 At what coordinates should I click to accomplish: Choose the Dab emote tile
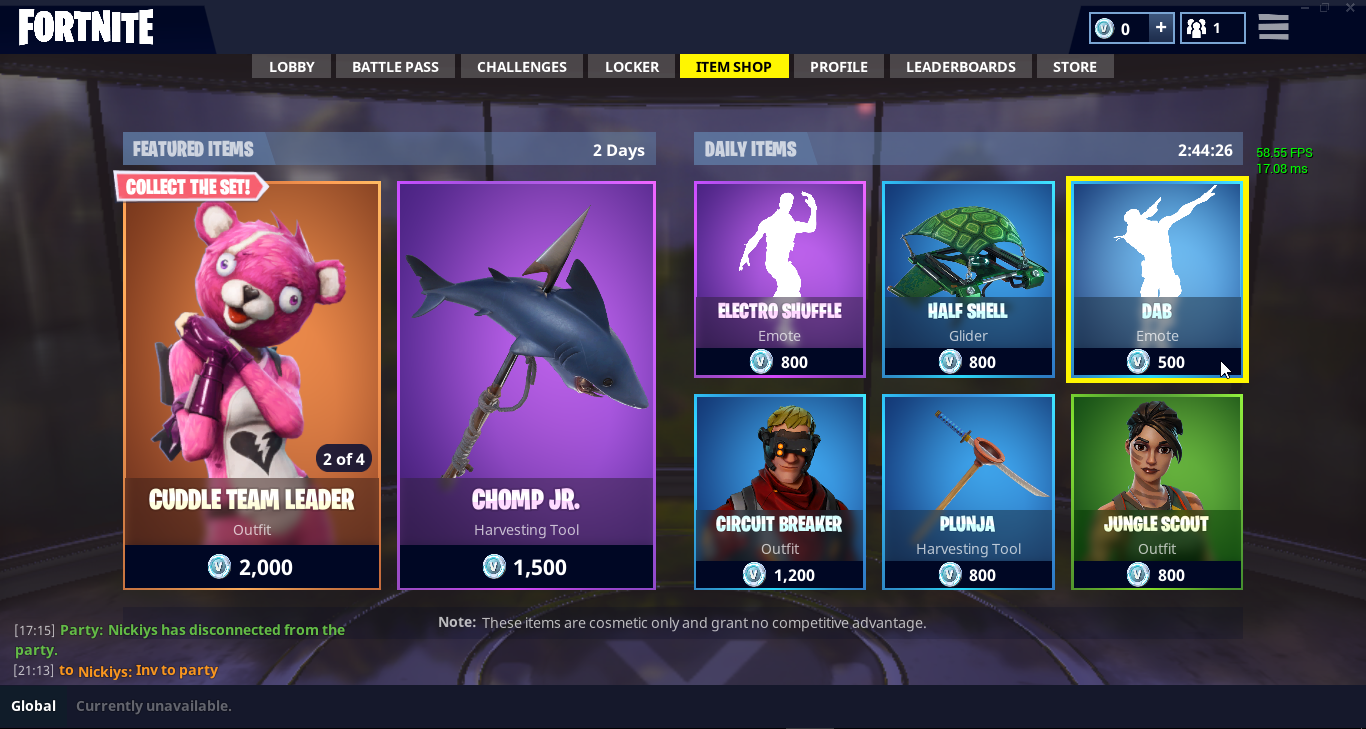point(1157,279)
